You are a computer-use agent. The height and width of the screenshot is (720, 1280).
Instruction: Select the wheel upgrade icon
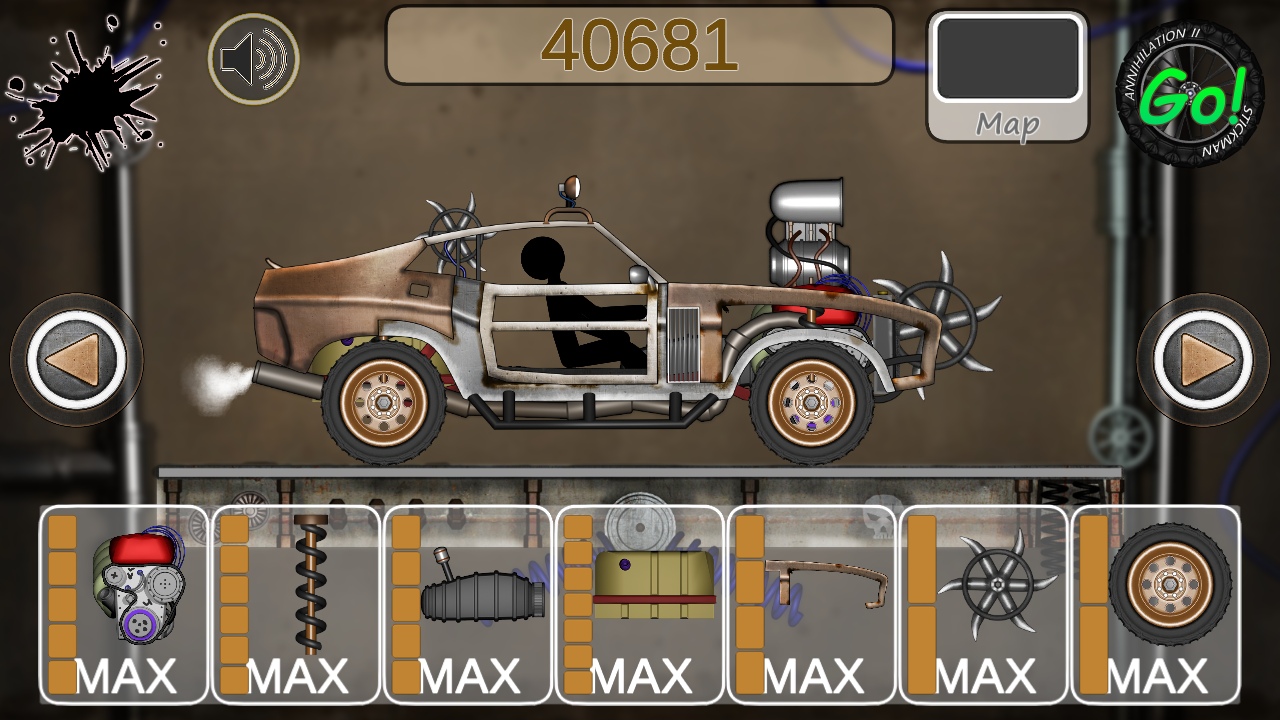click(x=1170, y=585)
